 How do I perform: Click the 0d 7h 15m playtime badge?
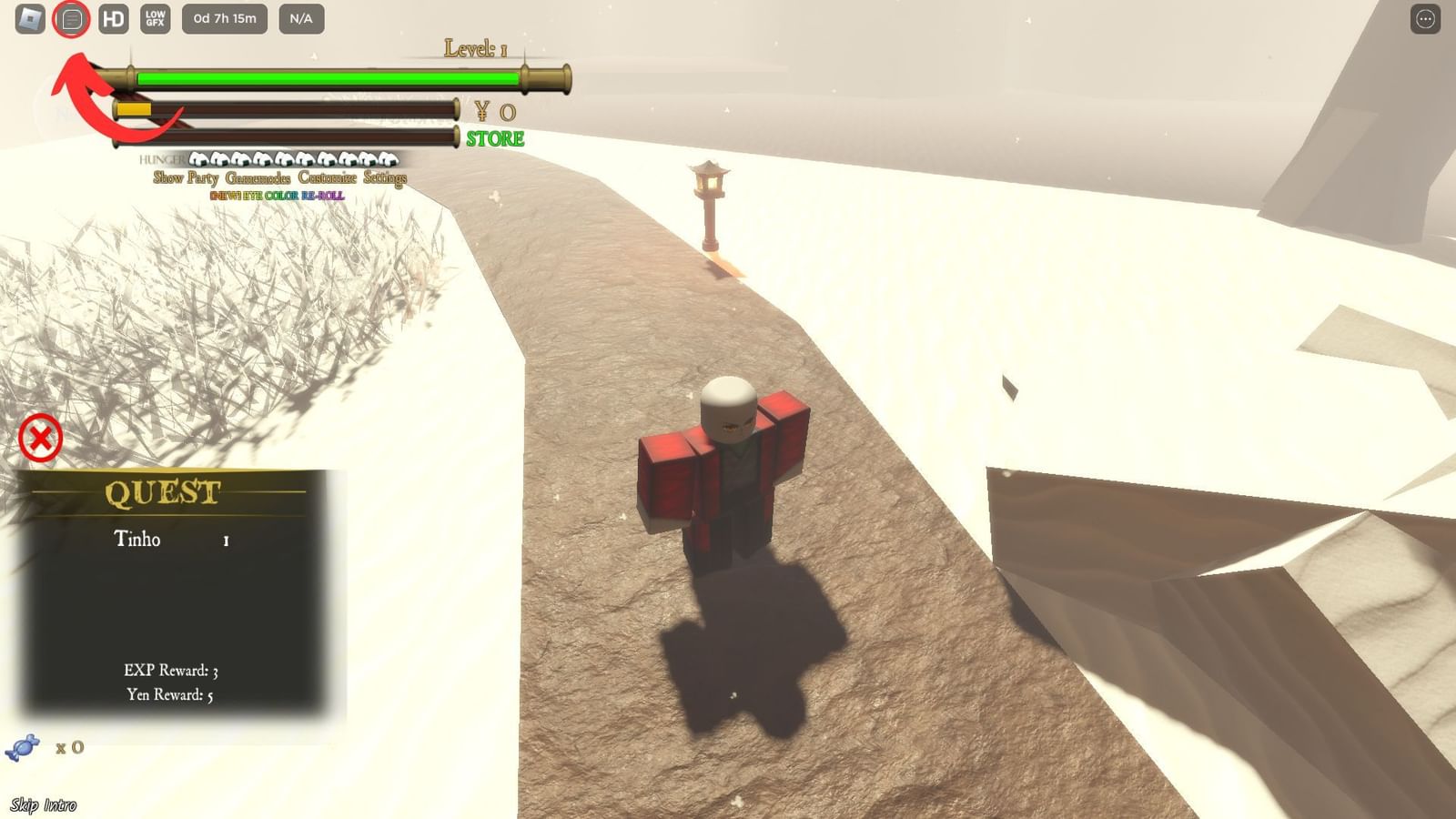point(224,17)
